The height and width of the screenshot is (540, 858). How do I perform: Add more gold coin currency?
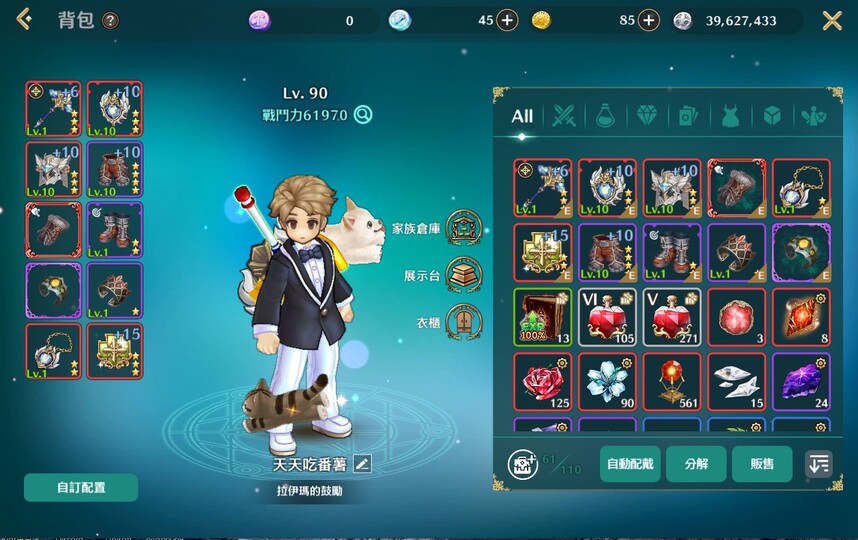tap(649, 21)
